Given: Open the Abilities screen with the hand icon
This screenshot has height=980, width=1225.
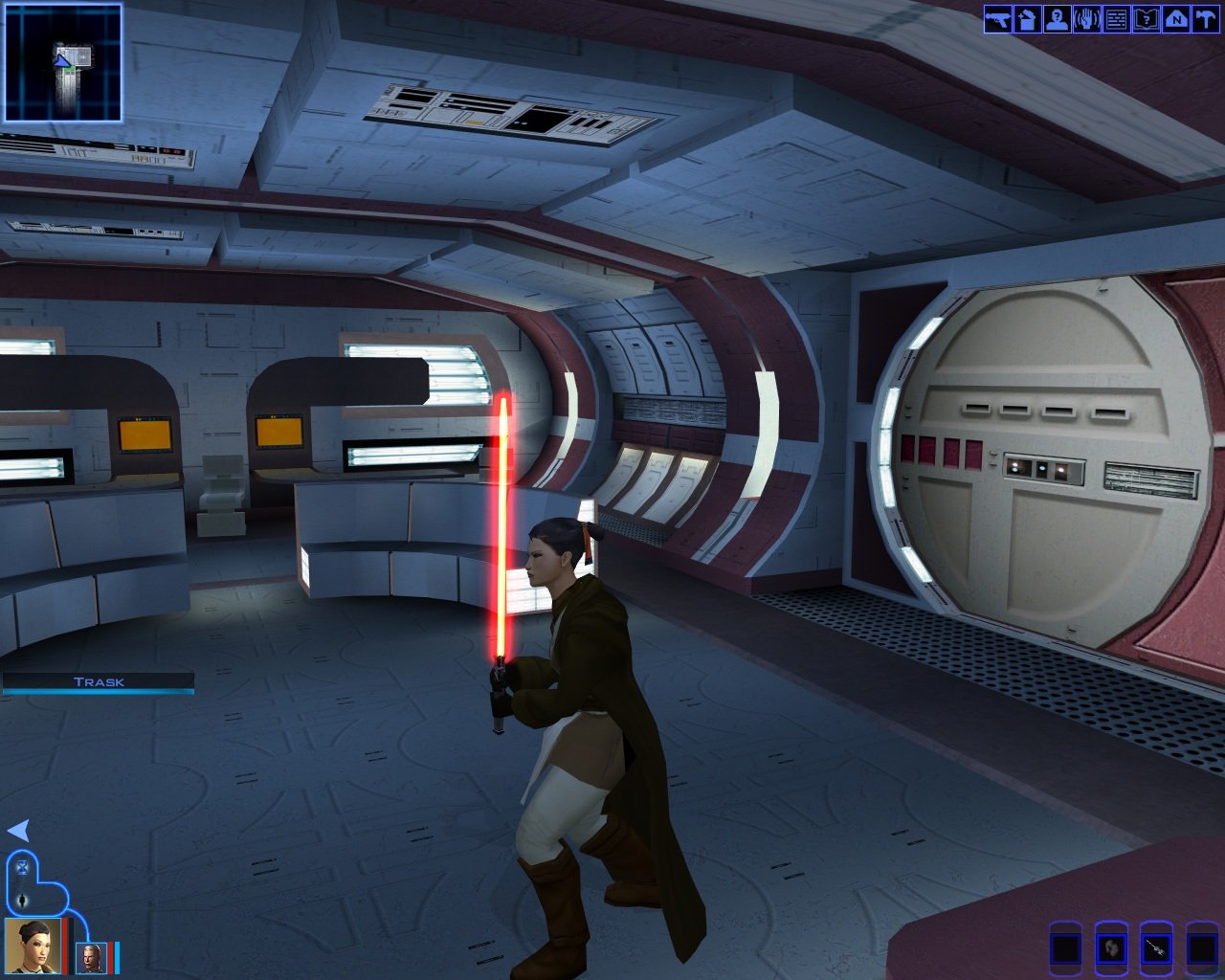Looking at the screenshot, I should 1087,19.
